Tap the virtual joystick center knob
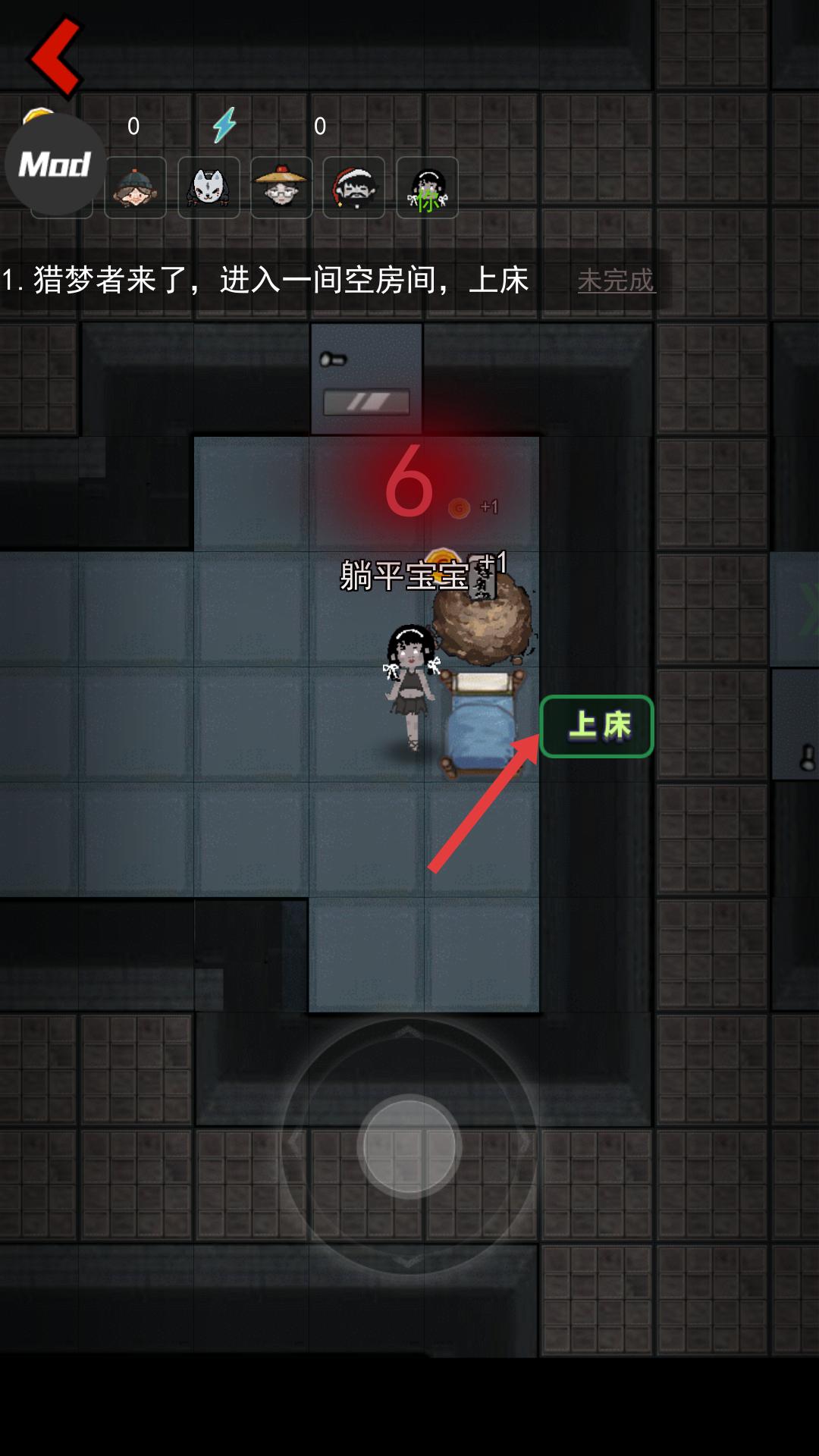The width and height of the screenshot is (819, 1456). [409, 1147]
